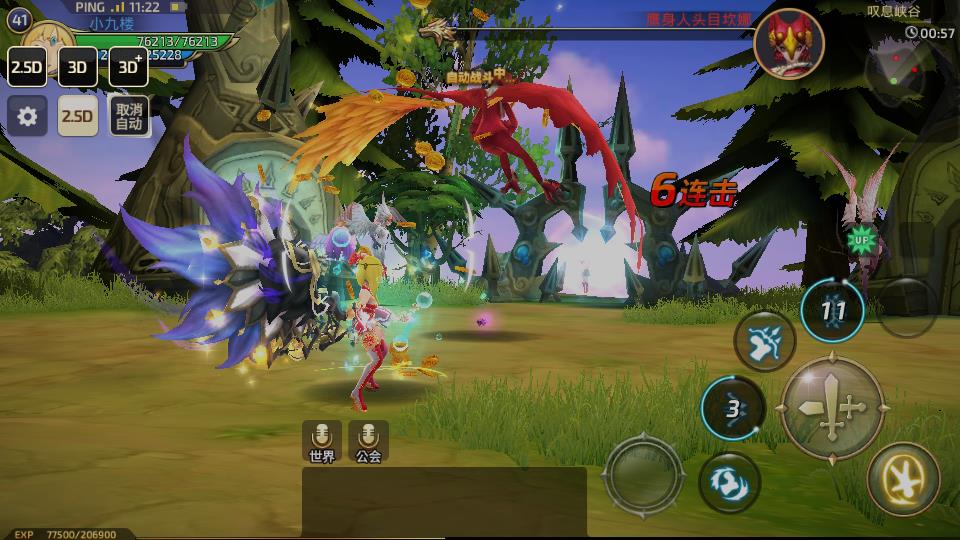This screenshot has width=960, height=540.
Task: Tap the light 2.5D button beside the gear
Action: click(78, 116)
